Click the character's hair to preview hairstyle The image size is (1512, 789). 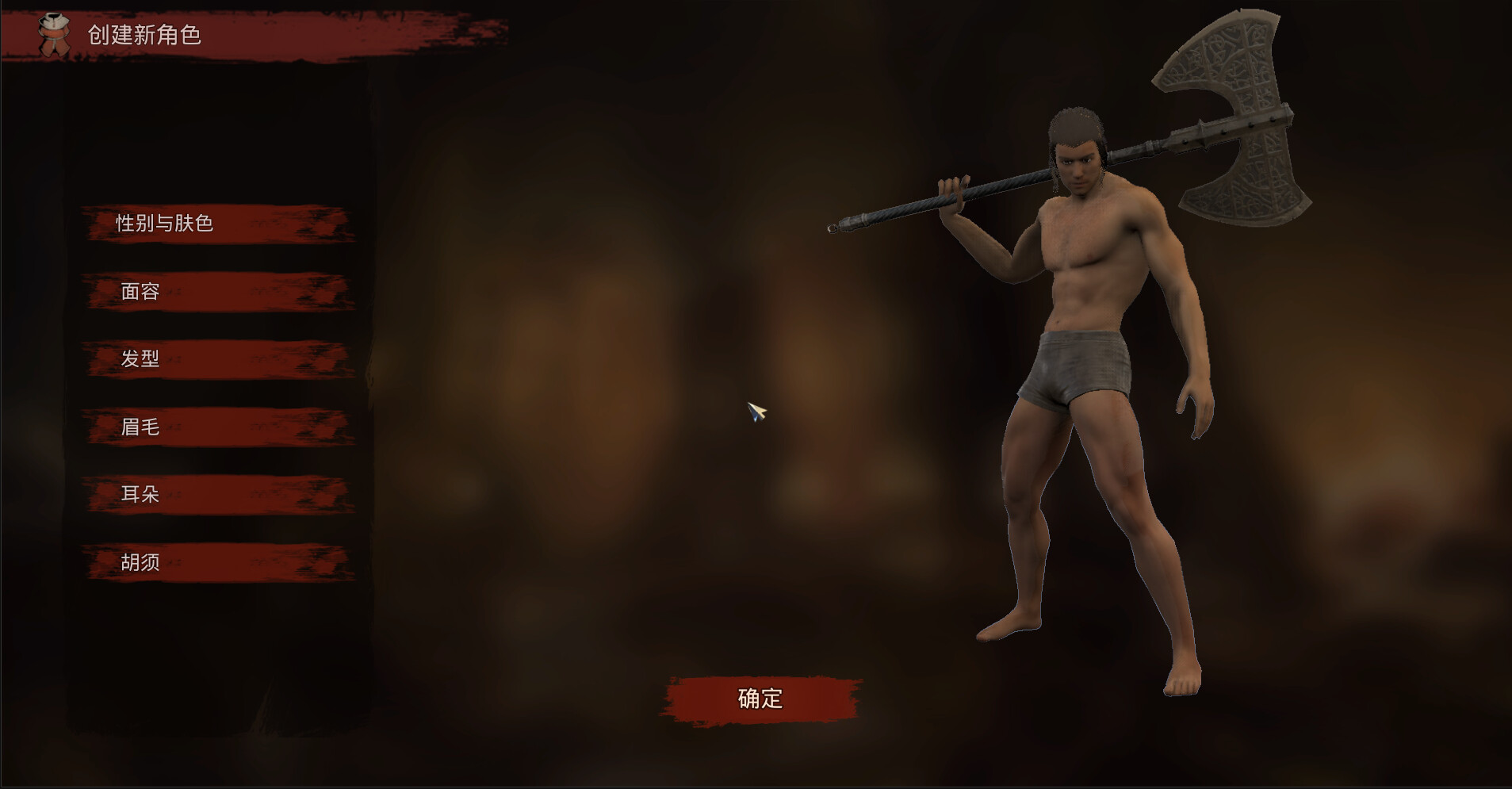click(x=1078, y=119)
